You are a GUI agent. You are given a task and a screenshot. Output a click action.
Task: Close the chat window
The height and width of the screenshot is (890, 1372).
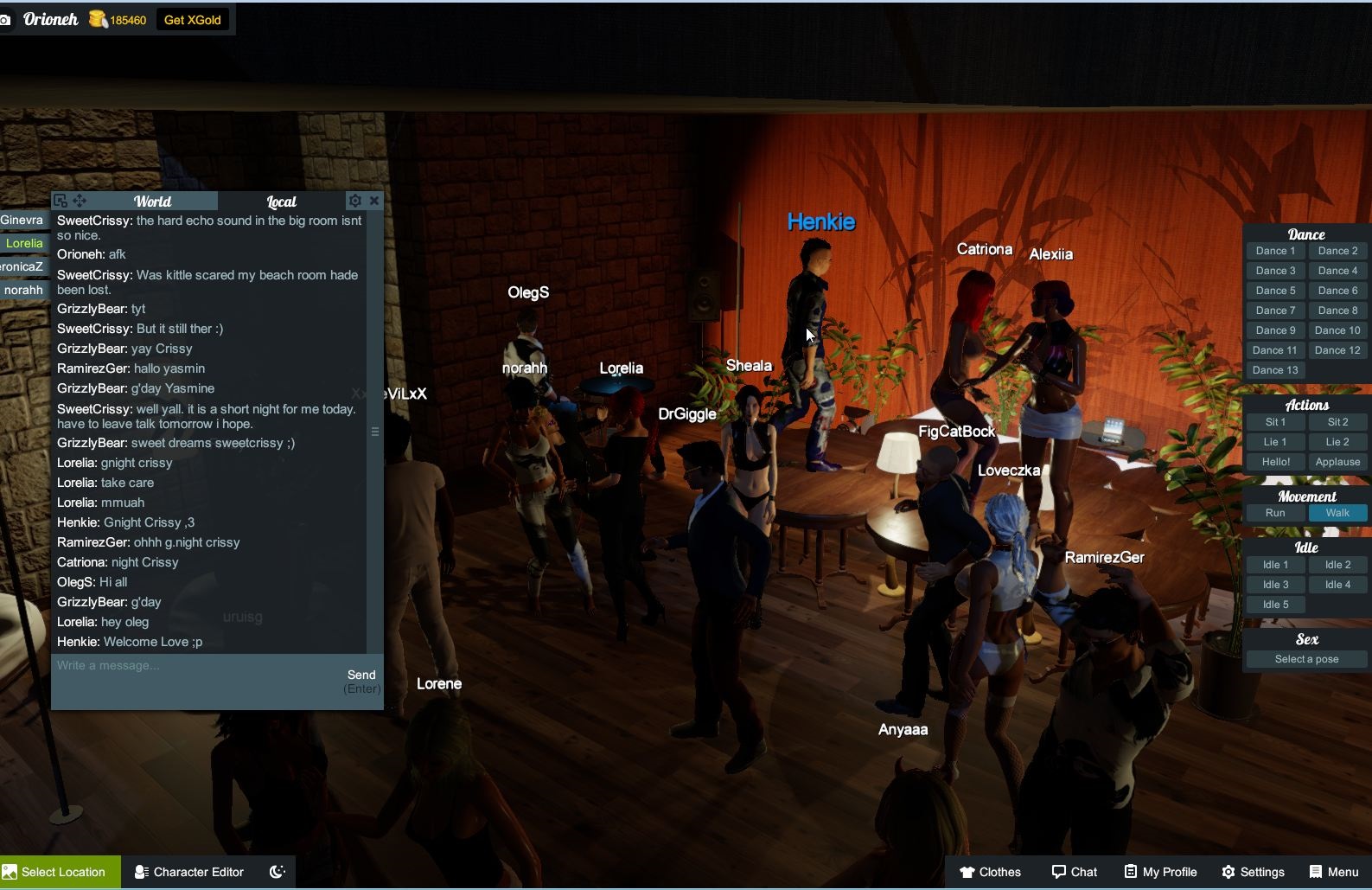click(374, 201)
